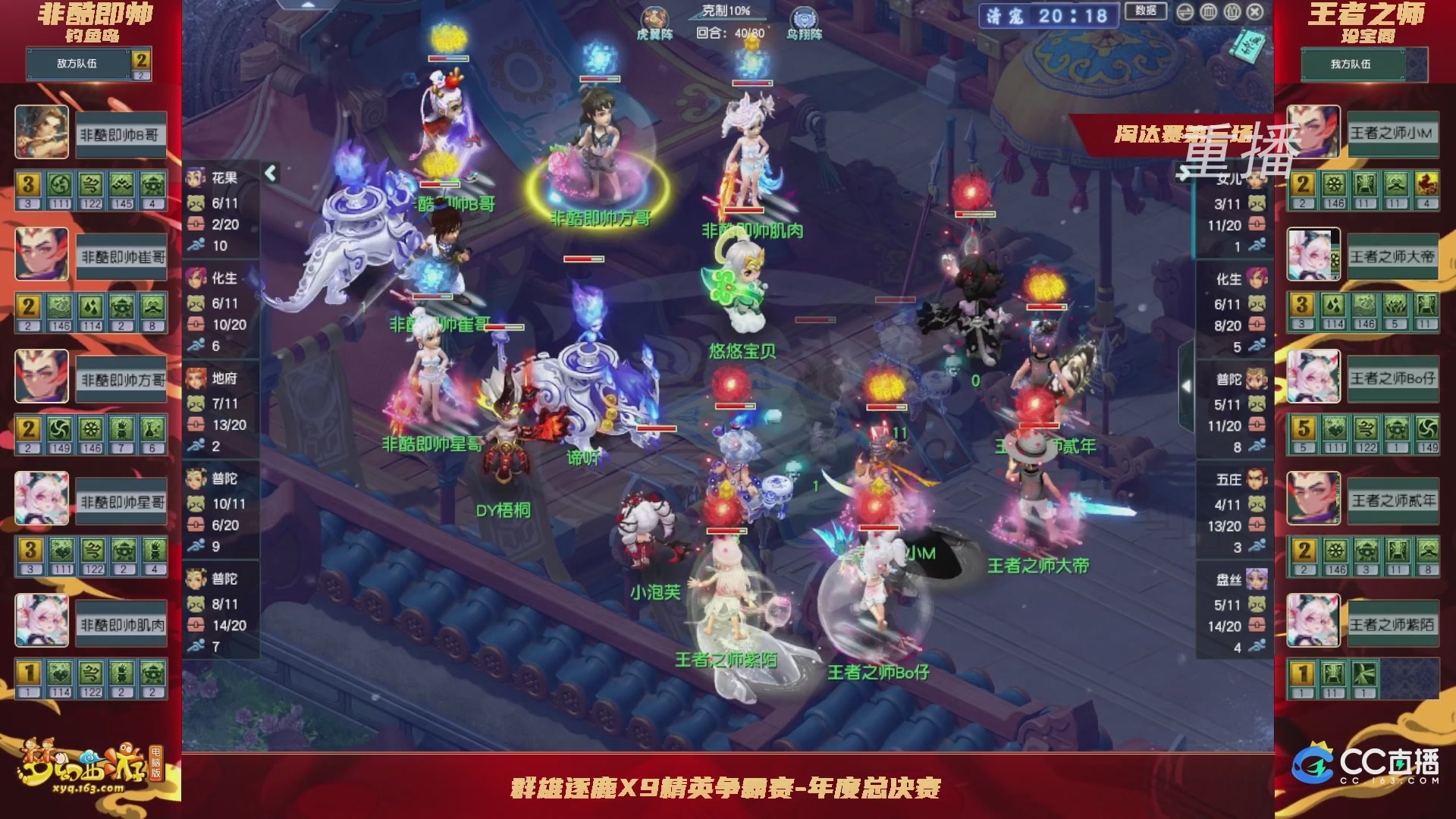Click the X circle toggle in top toolbar
The height and width of the screenshot is (819, 1456).
click(1254, 11)
